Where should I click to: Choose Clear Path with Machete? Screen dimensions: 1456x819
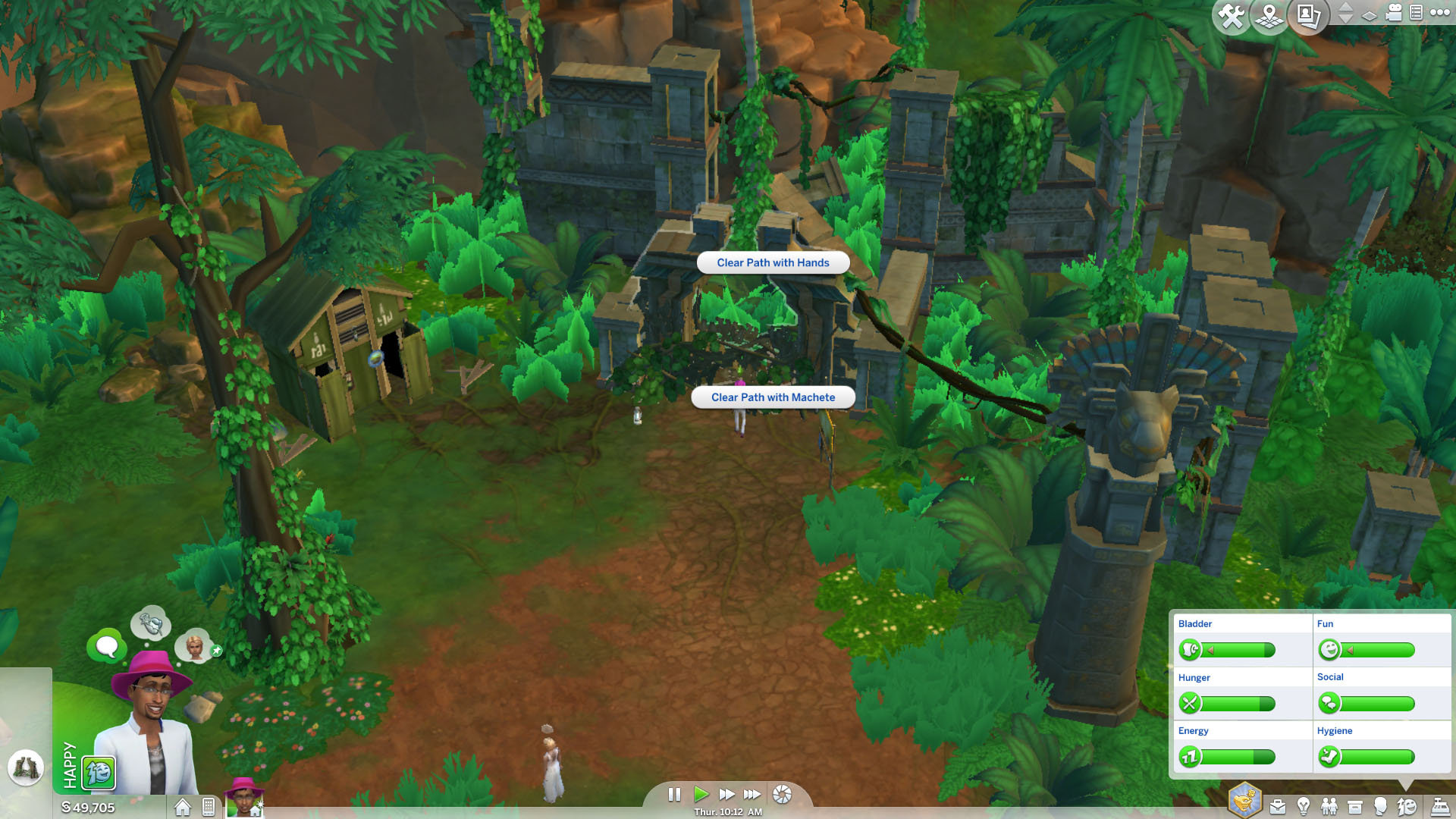772,397
